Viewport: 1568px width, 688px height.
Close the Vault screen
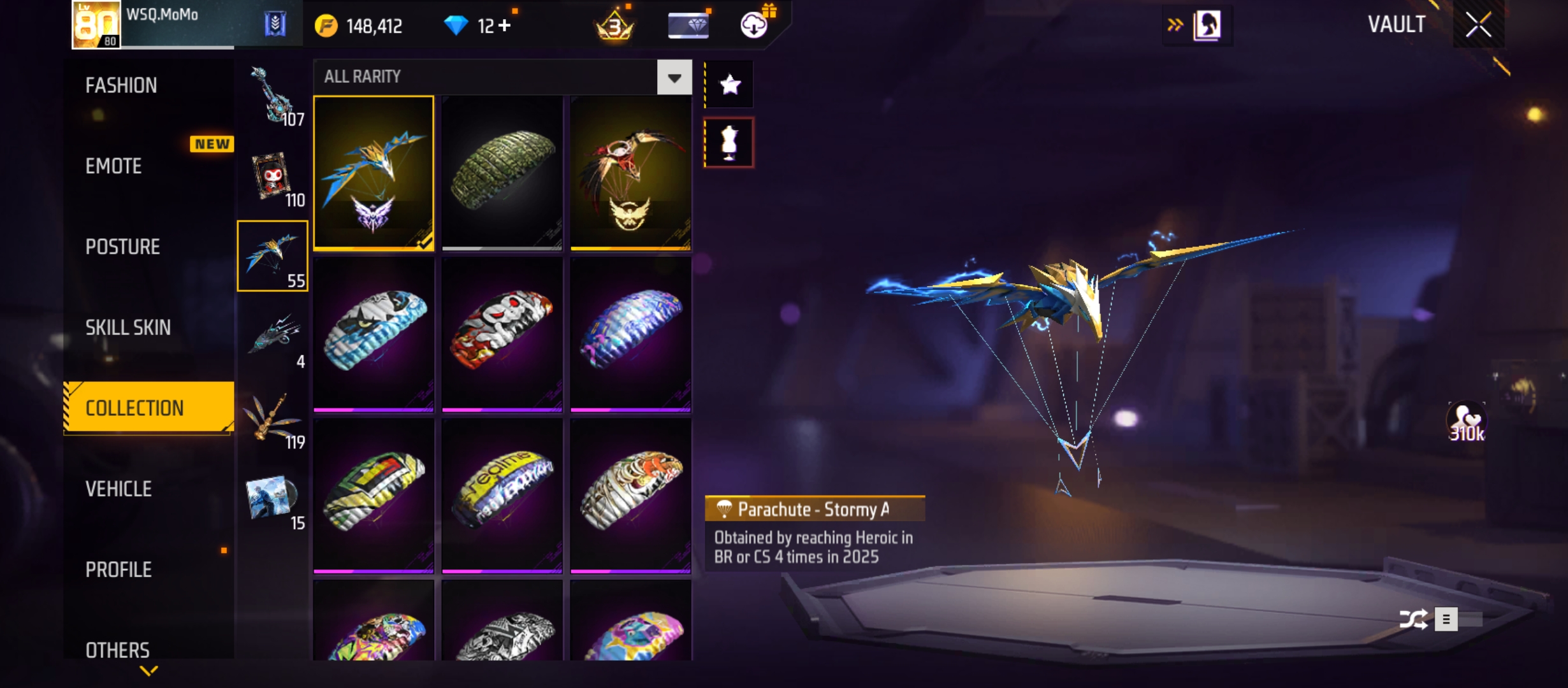coord(1478,25)
